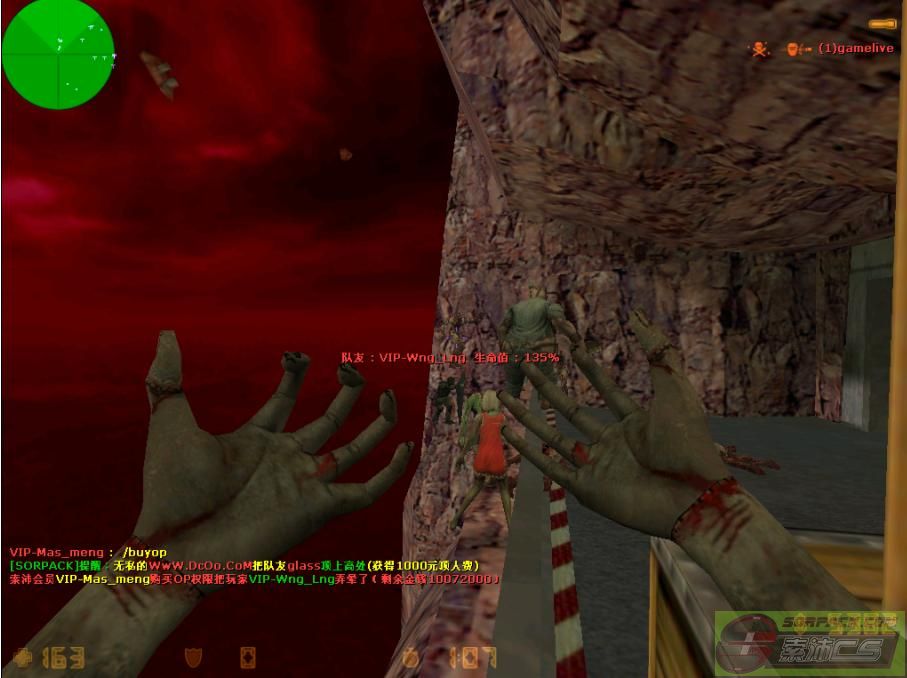Select the armor shield icon
The image size is (907, 678).
(195, 657)
